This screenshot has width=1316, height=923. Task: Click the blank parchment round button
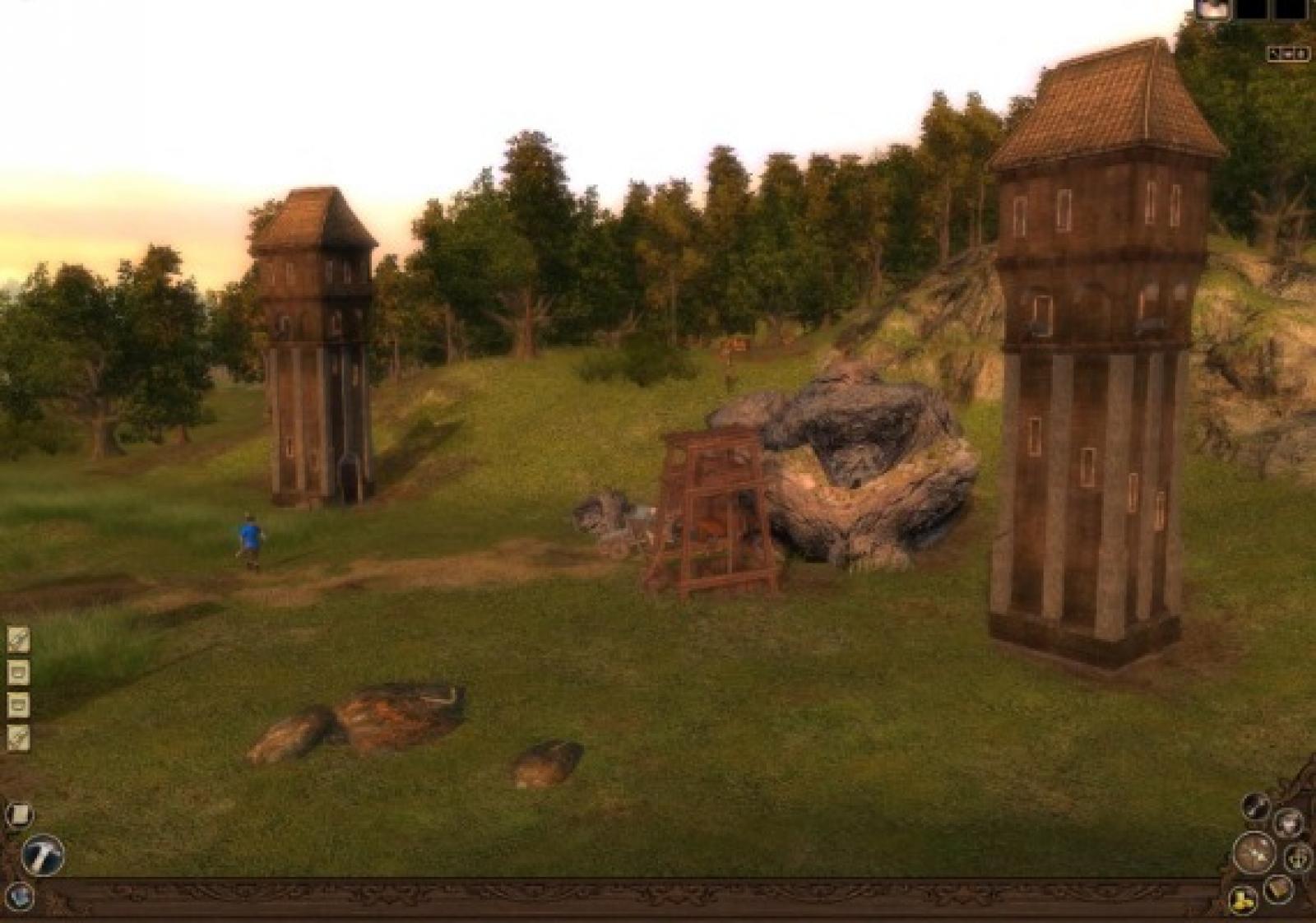coord(20,814)
